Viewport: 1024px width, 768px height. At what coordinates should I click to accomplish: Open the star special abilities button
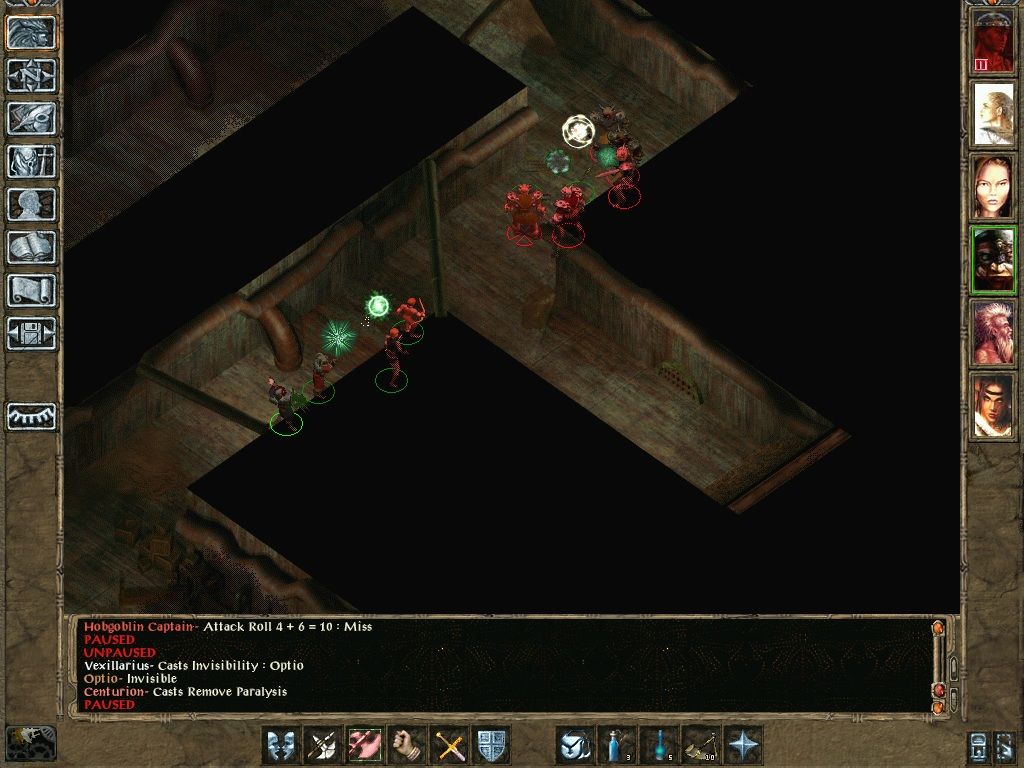[744, 745]
